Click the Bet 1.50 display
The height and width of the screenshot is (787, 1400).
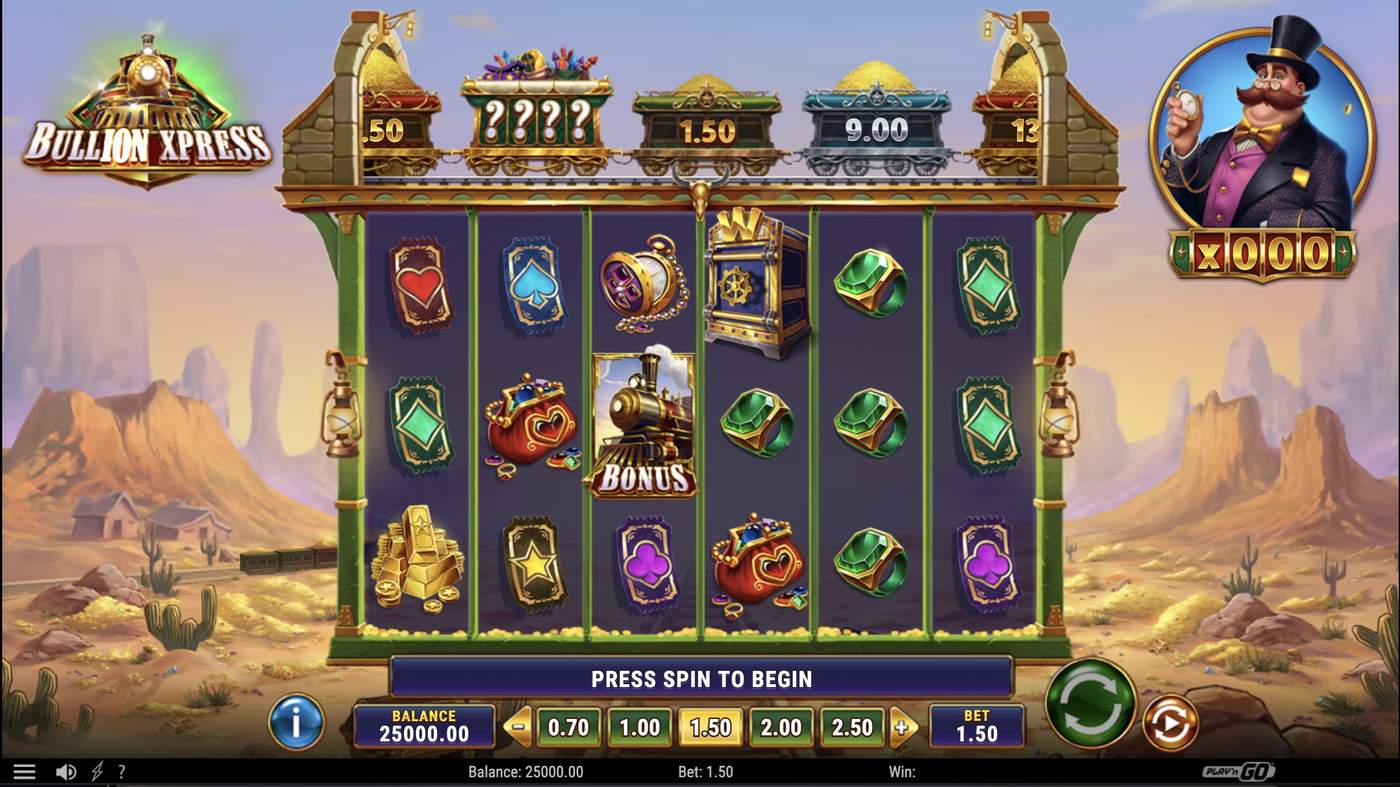pos(976,727)
